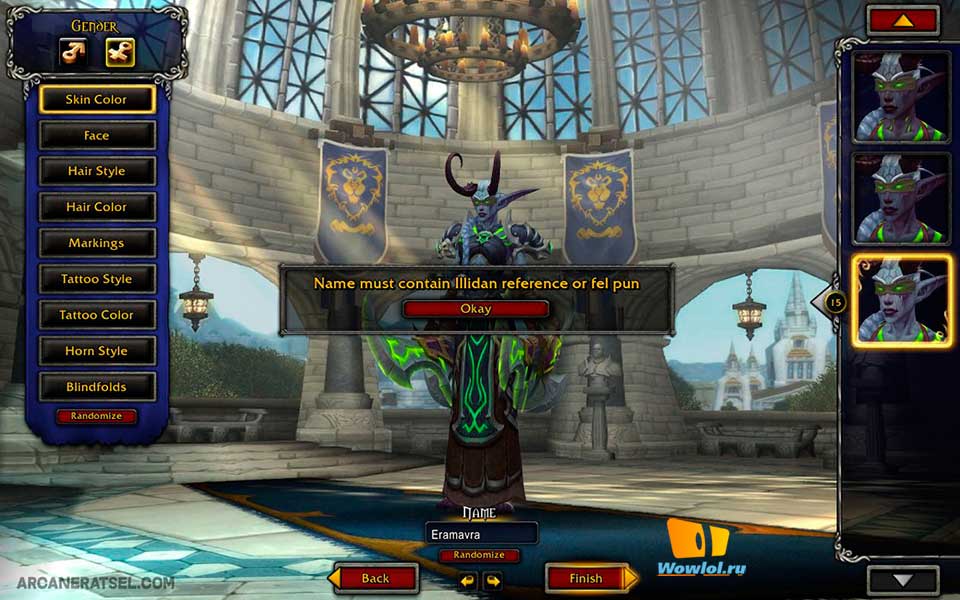This screenshot has height=600, width=960.
Task: Open the Hair Color option
Action: click(97, 207)
